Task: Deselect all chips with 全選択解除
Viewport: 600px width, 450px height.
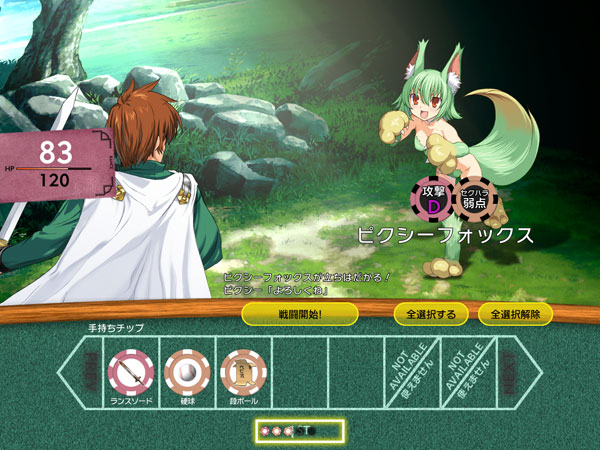Action: (515, 314)
